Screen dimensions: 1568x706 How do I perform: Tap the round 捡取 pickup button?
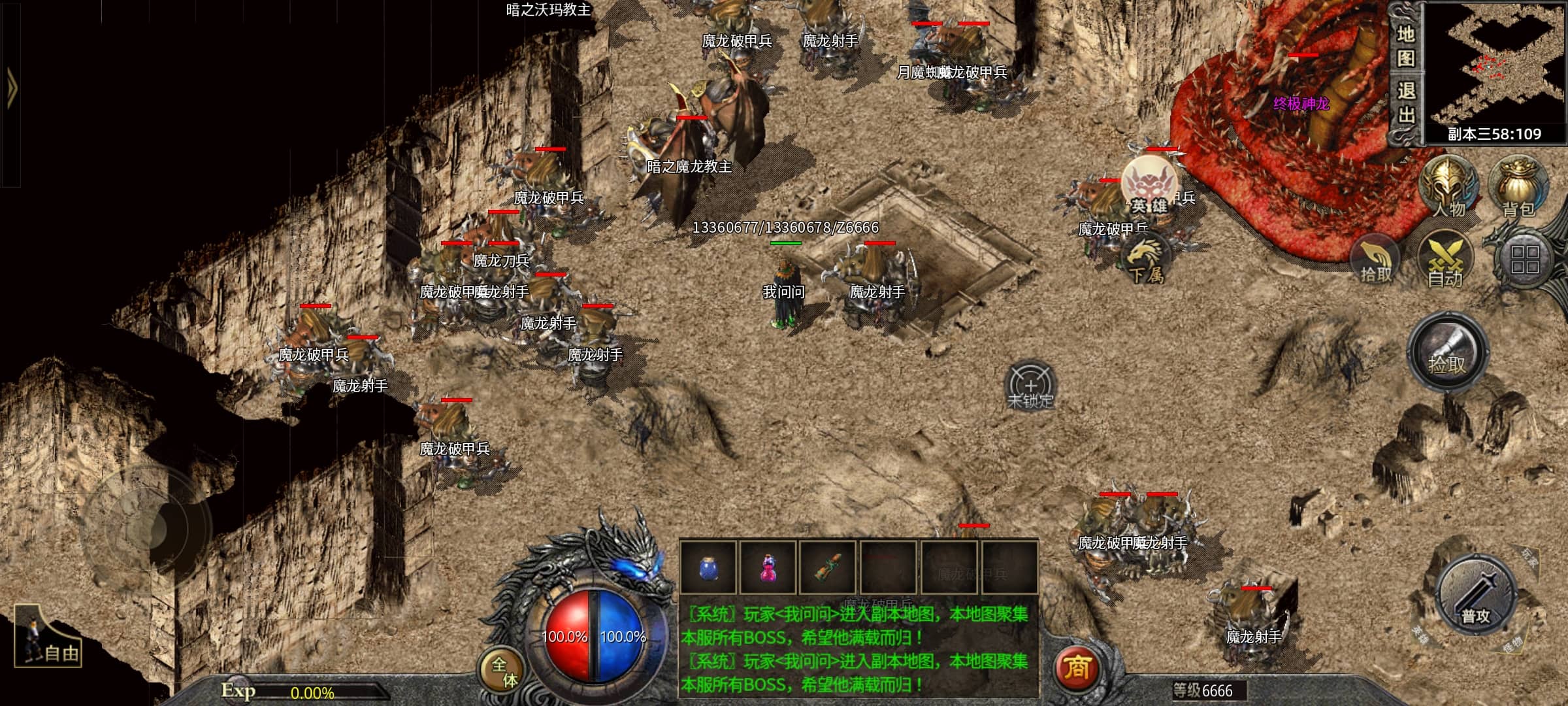[x=1447, y=354]
